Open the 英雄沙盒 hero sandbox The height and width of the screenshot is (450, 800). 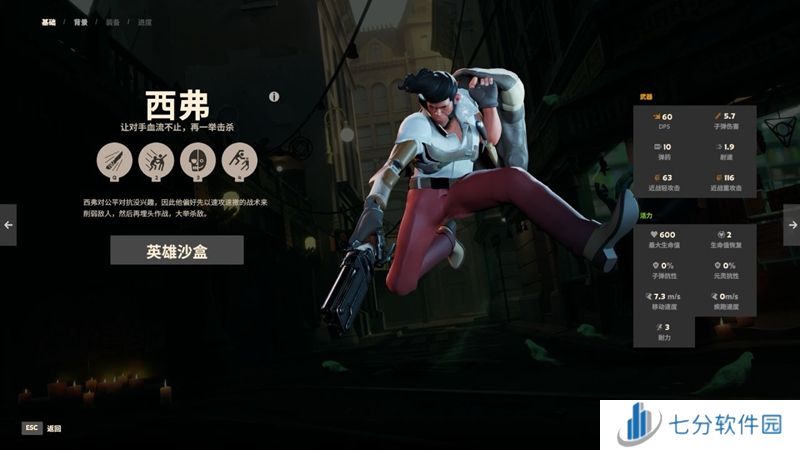(177, 250)
